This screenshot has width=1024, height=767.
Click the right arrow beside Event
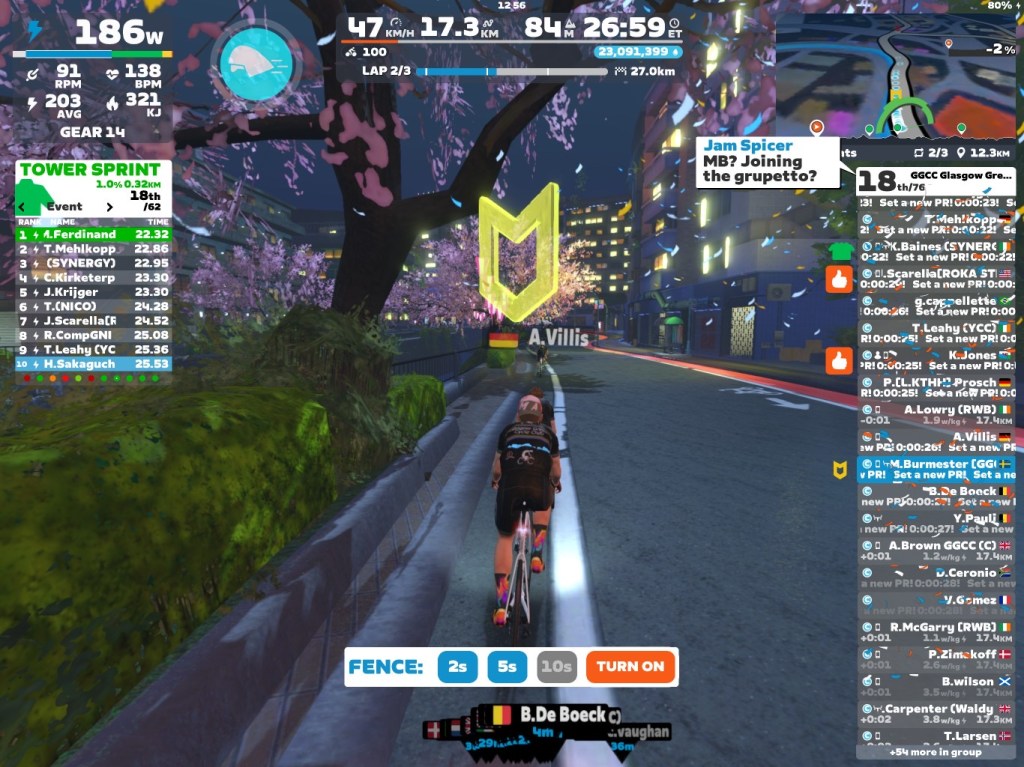coord(108,207)
